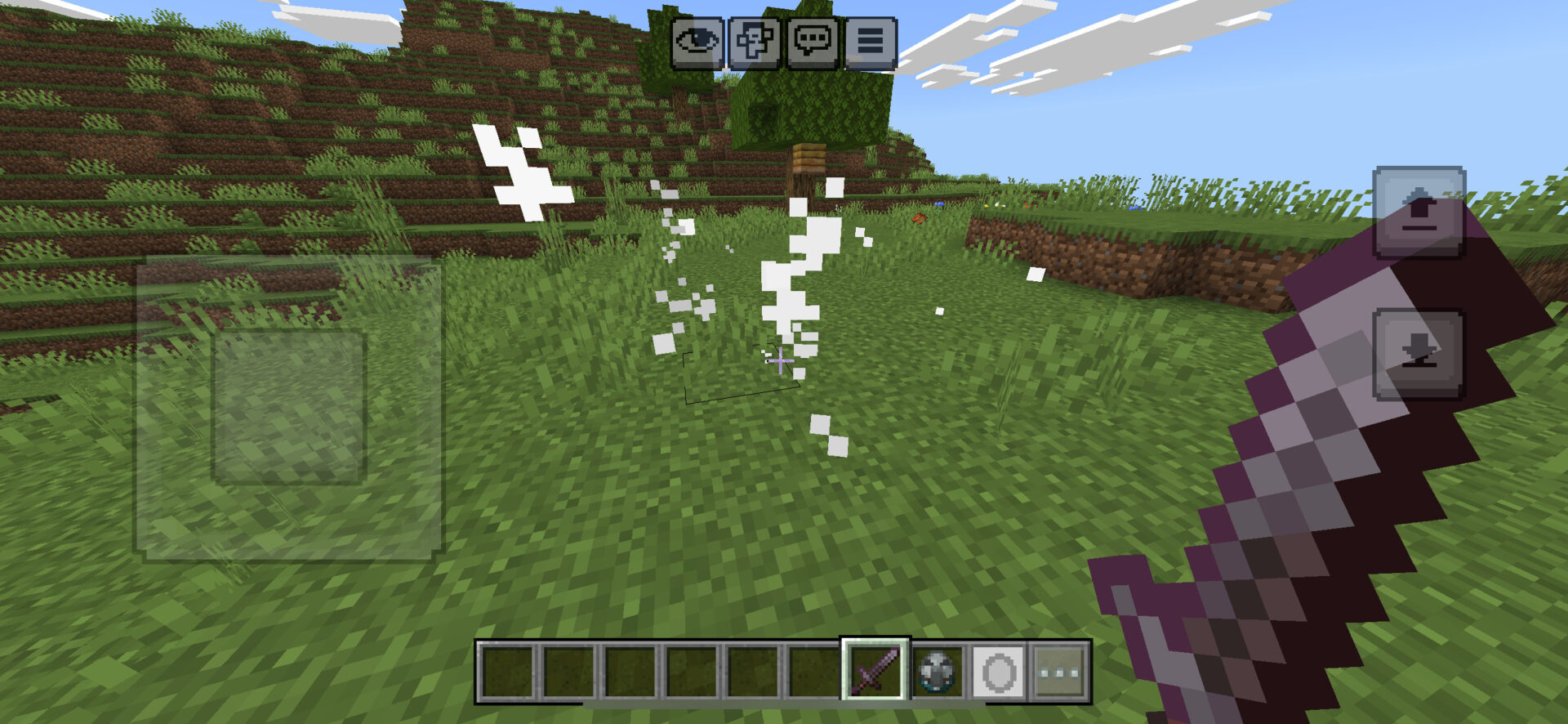Viewport: 1568px width, 724px height.
Task: Tap the center of the movement pad
Action: 289,407
